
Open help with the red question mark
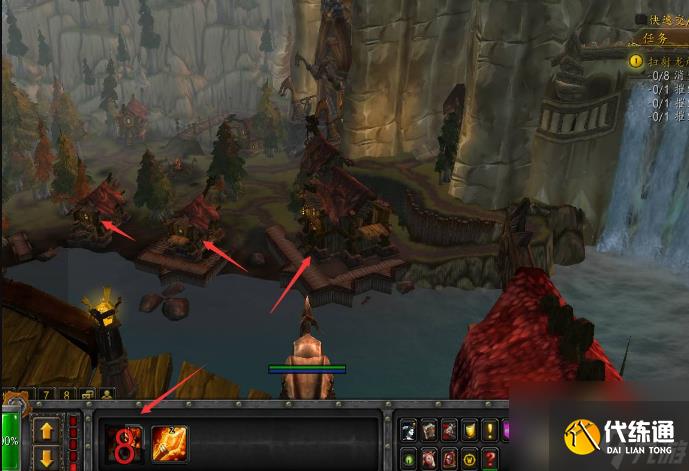[x=489, y=459]
